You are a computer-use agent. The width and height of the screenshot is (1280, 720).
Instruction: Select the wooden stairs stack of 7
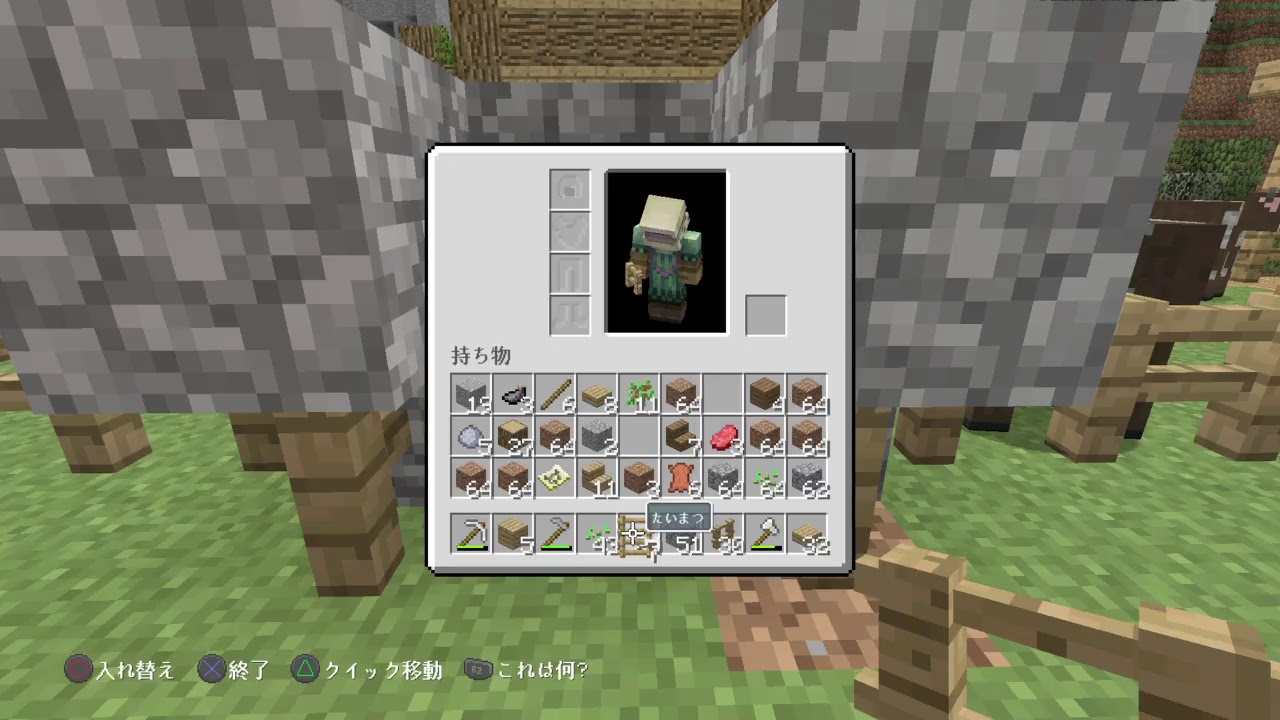point(682,437)
